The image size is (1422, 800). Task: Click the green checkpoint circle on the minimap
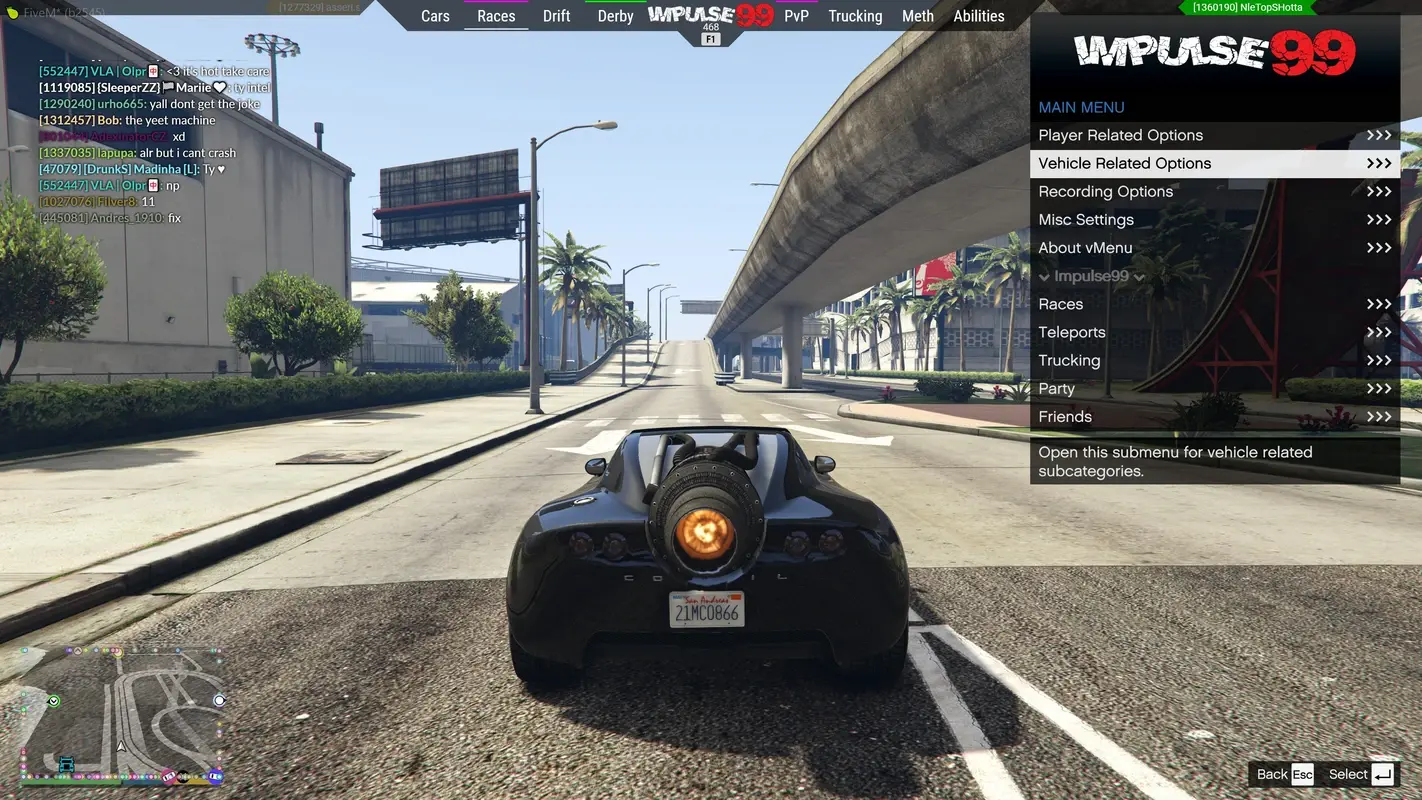tap(53, 700)
